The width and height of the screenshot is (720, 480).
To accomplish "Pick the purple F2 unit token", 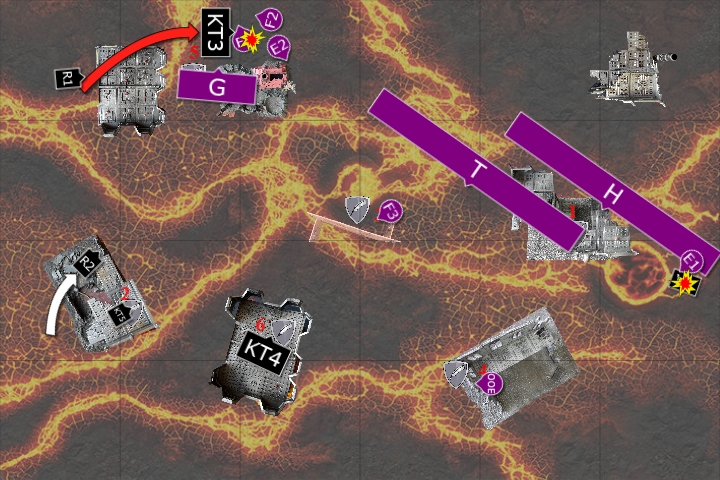I will [x=269, y=19].
